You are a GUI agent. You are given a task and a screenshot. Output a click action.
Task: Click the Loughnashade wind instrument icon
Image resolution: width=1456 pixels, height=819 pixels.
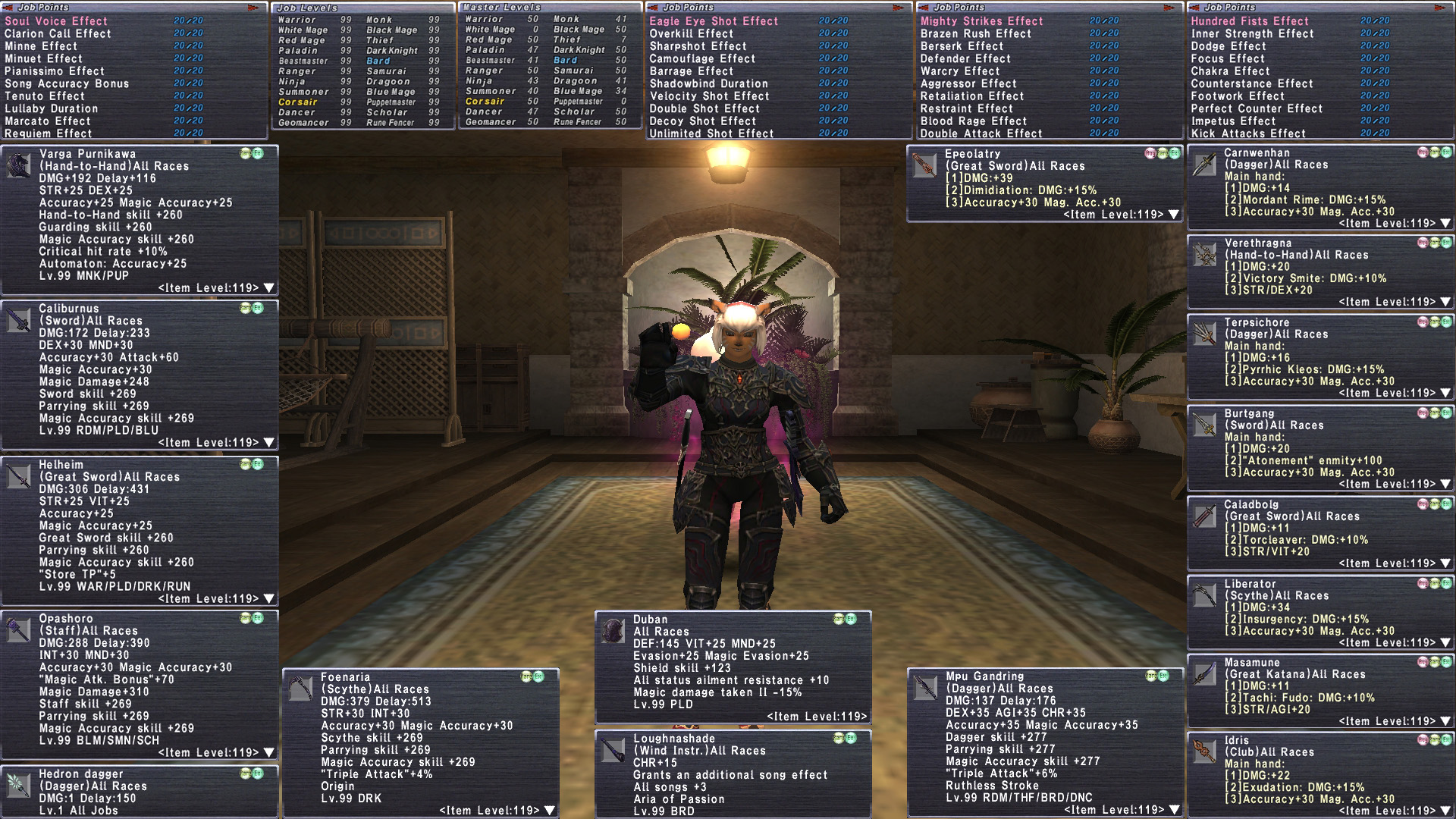tap(613, 750)
